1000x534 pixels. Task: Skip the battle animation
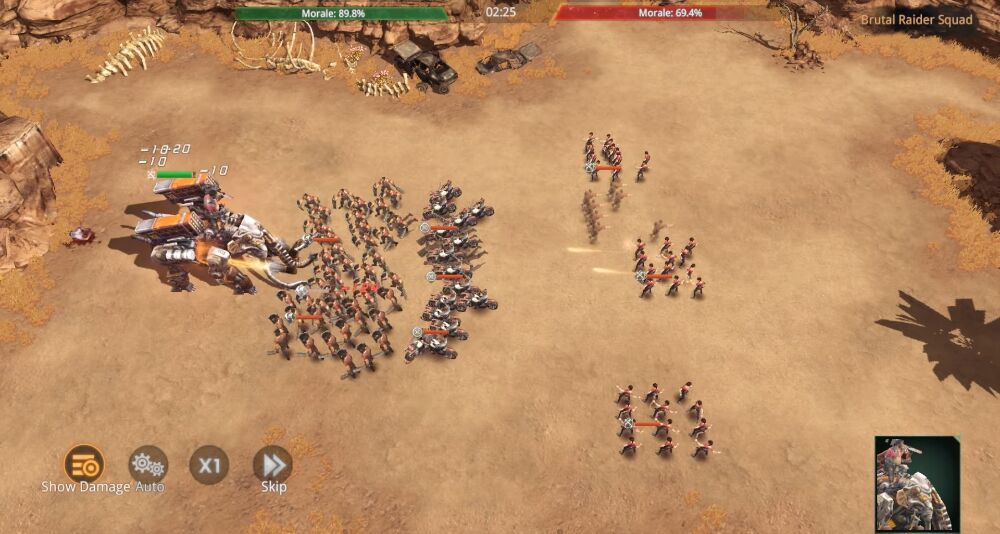click(272, 465)
